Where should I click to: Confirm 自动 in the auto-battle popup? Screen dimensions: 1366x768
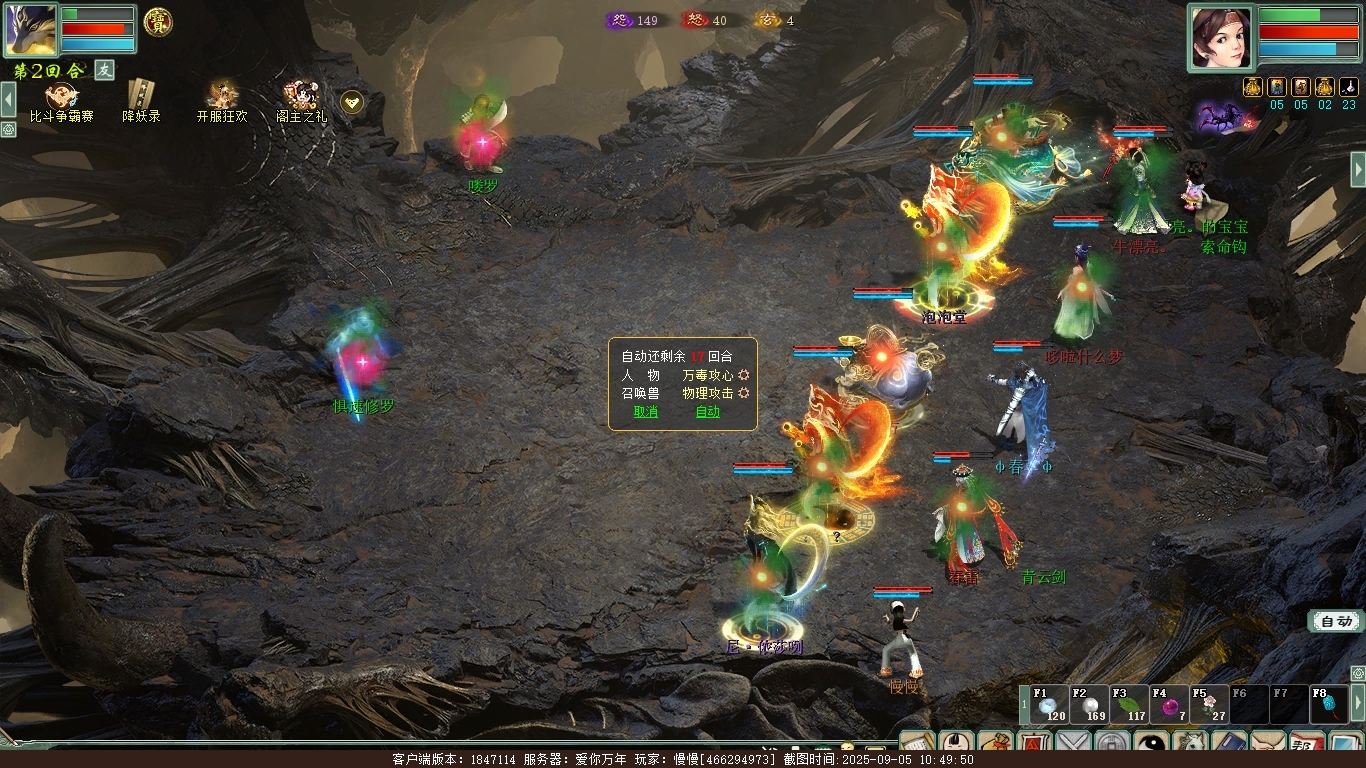(x=707, y=412)
